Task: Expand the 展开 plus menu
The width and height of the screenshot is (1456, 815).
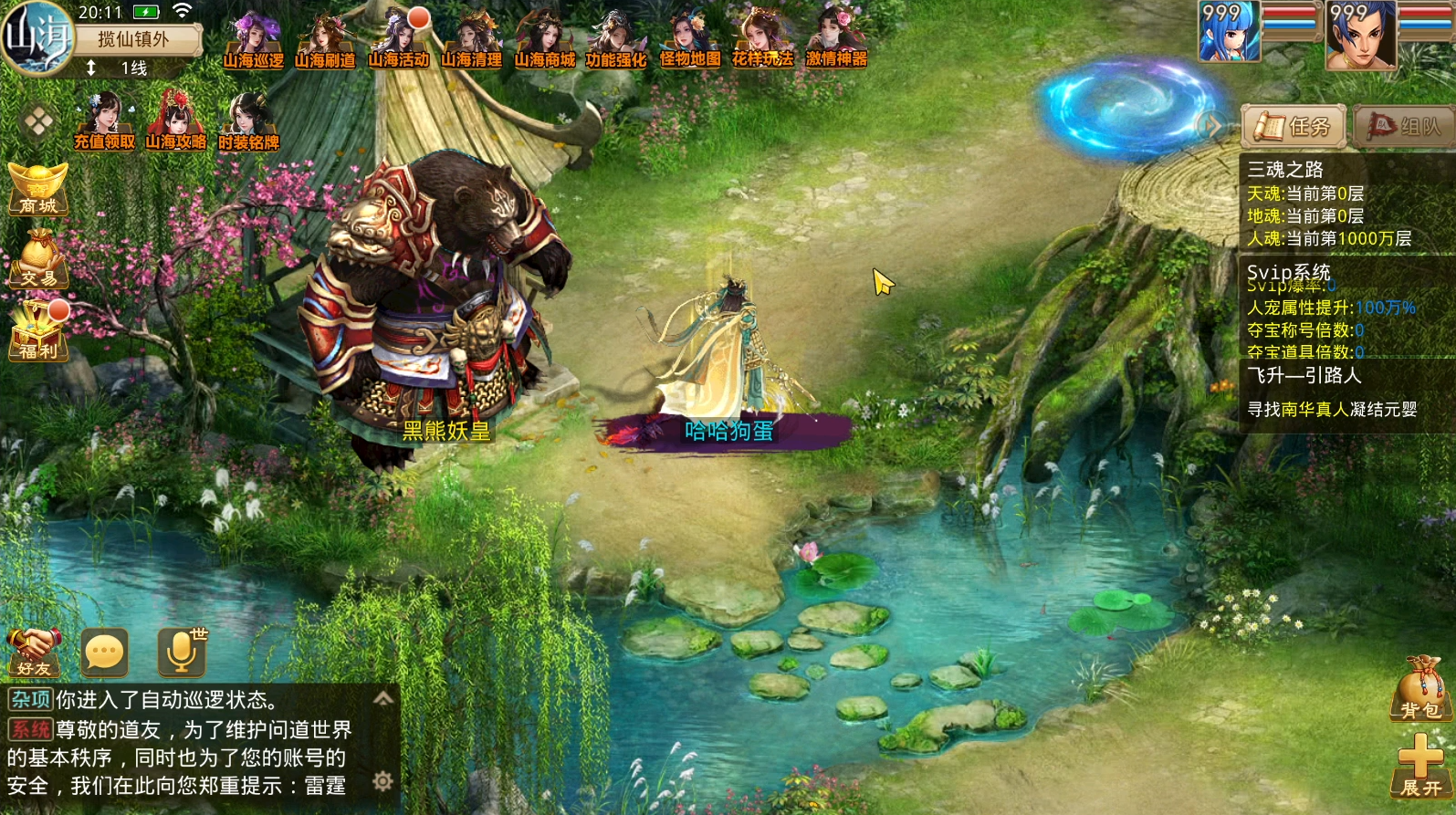Action: (1420, 767)
